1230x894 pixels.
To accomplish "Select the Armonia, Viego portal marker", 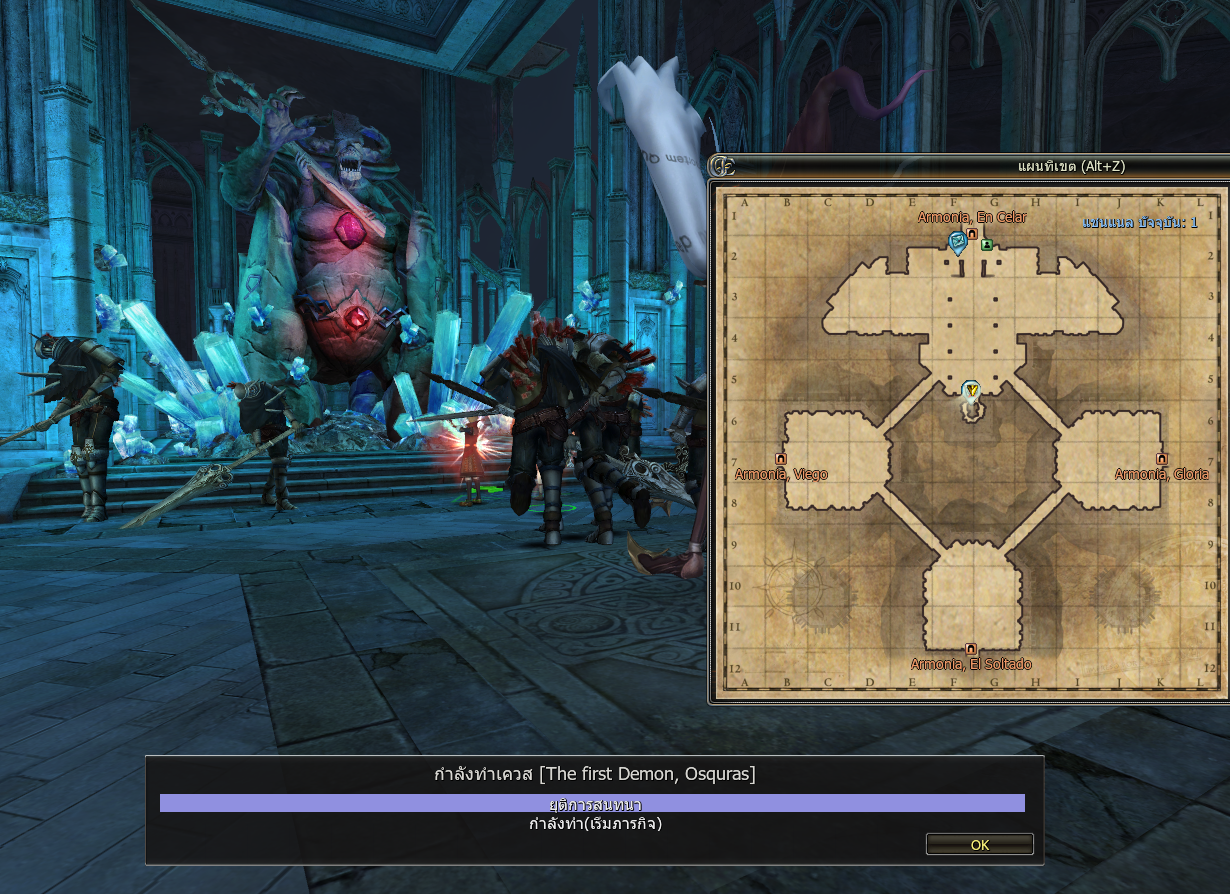I will coord(780,459).
